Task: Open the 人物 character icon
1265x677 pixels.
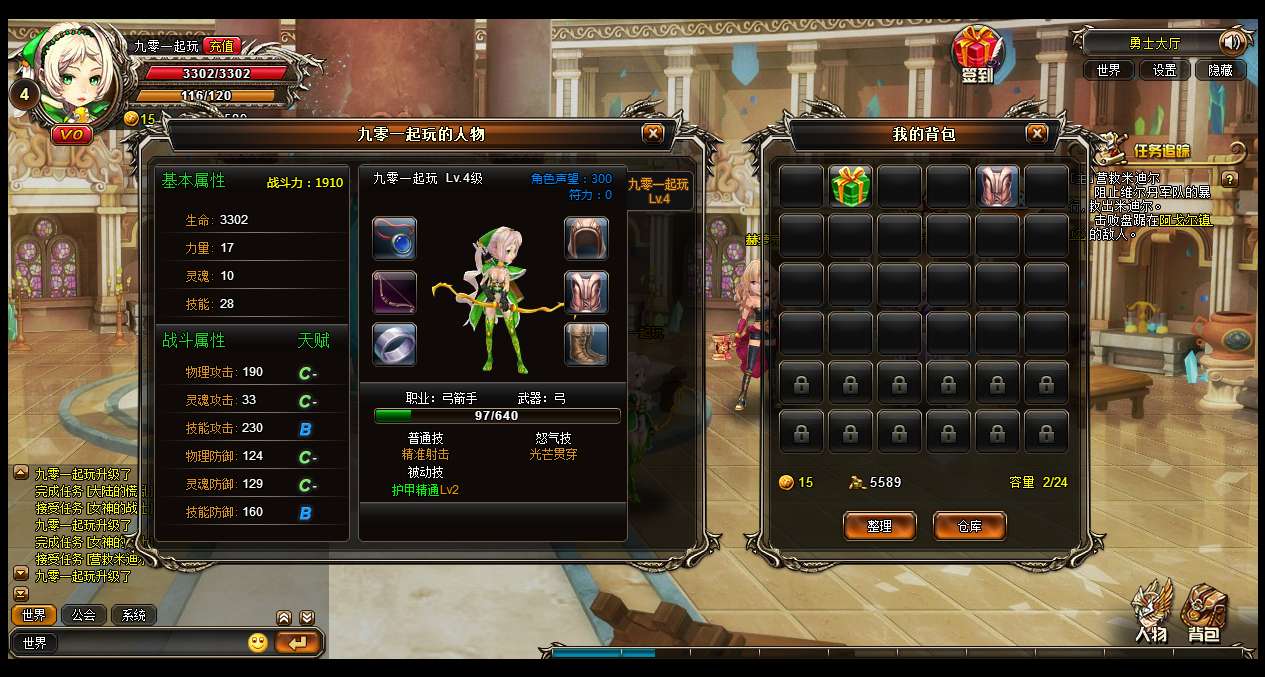Action: coord(1152,612)
